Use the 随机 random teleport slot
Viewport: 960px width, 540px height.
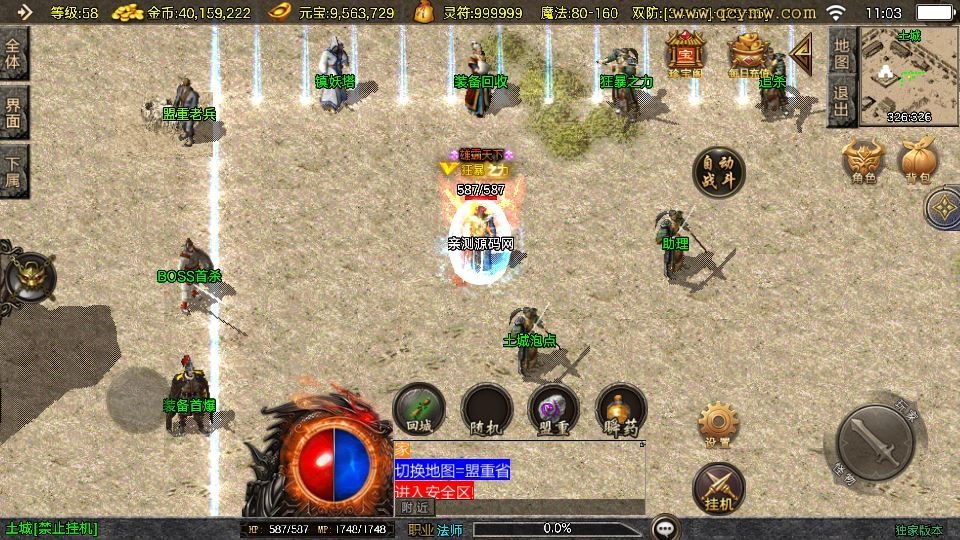(487, 410)
